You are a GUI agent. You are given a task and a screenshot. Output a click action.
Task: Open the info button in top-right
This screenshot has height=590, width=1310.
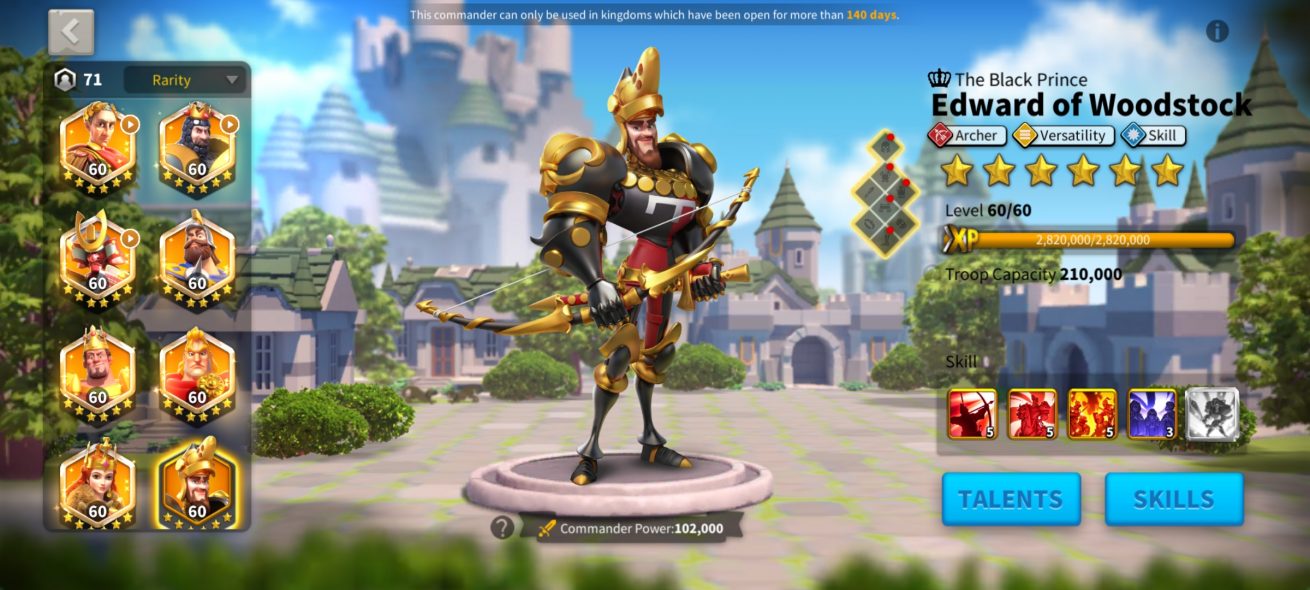point(1217,31)
